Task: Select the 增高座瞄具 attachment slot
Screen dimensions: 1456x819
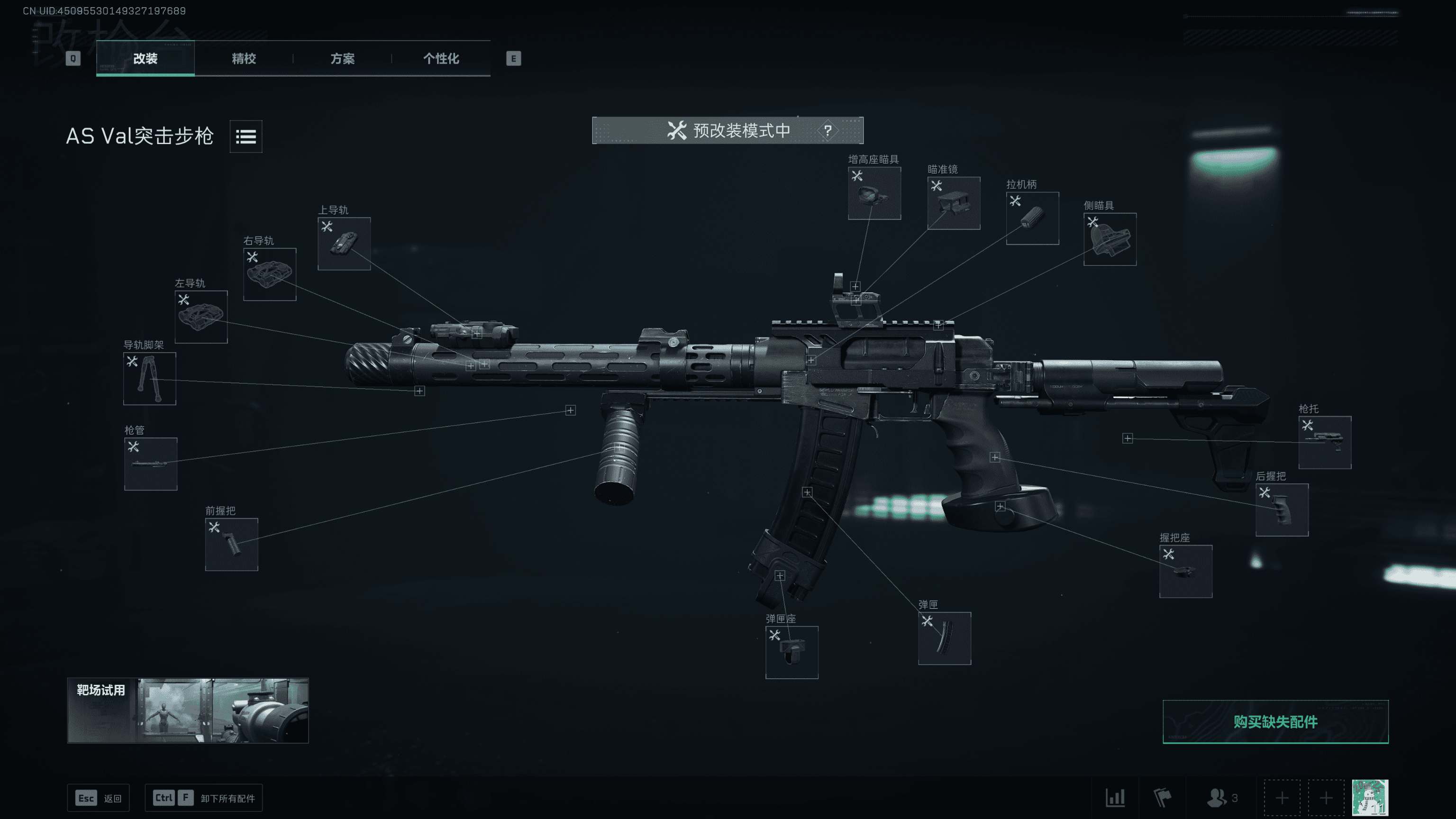Action: [874, 193]
